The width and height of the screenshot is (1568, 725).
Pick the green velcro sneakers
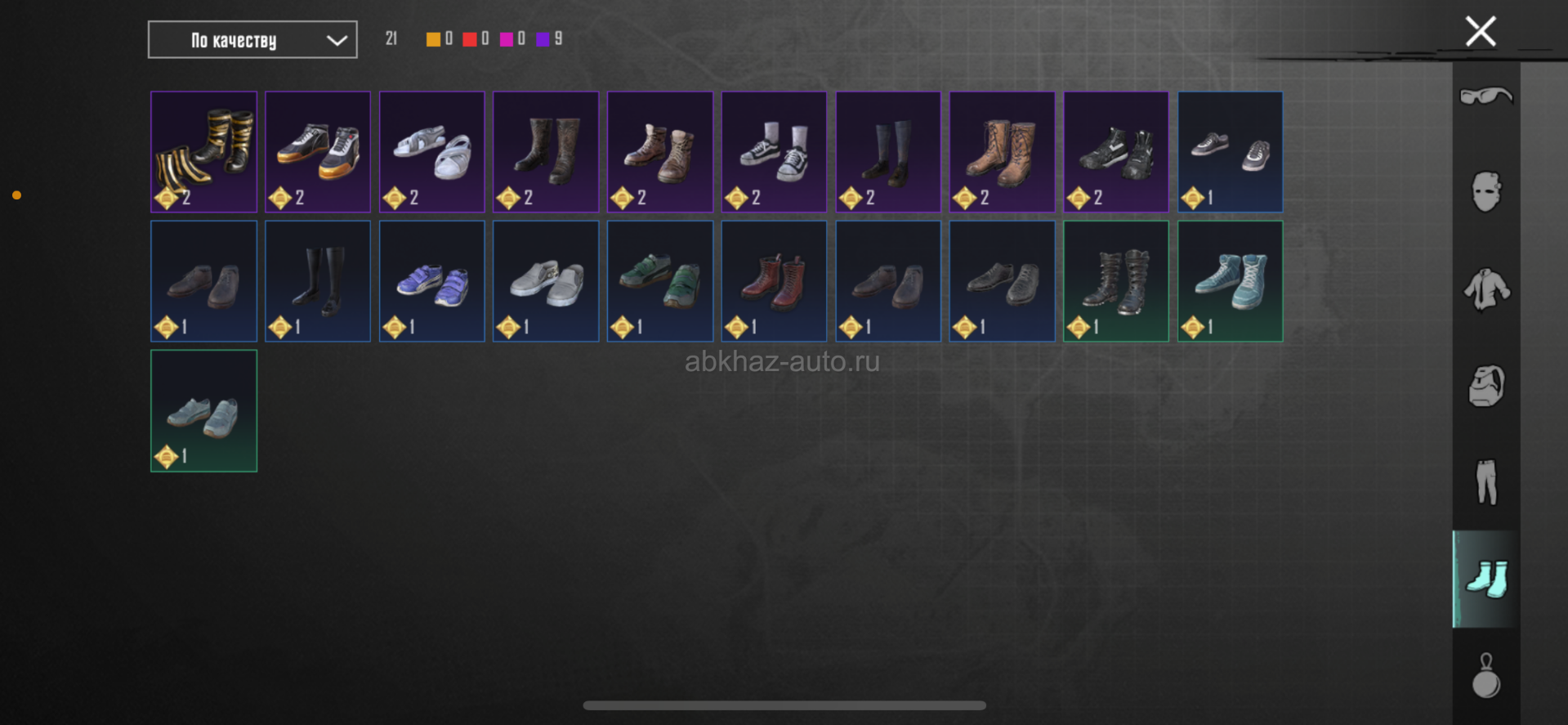tap(659, 281)
